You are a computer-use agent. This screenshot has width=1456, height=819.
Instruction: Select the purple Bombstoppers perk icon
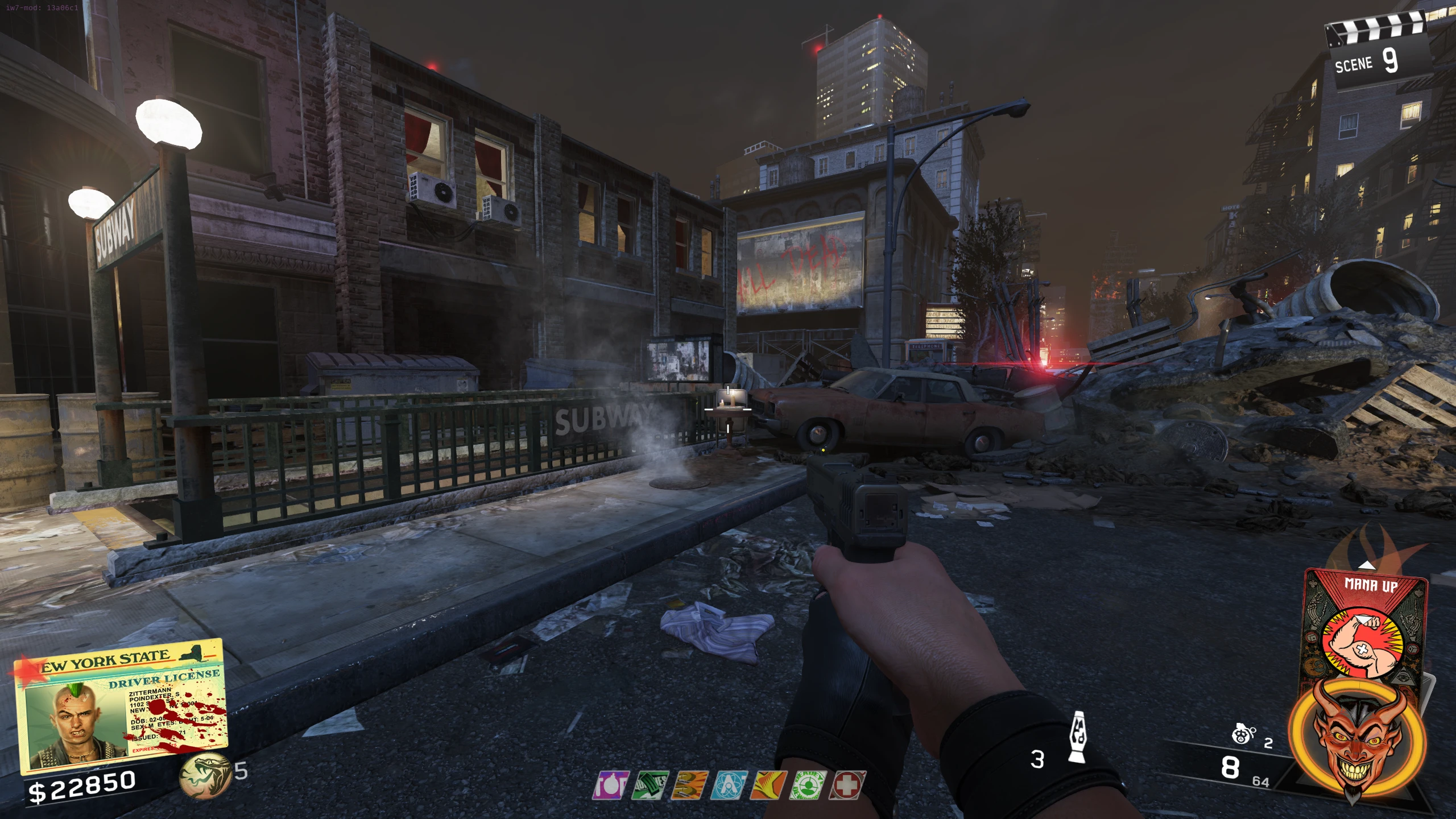coord(611,785)
